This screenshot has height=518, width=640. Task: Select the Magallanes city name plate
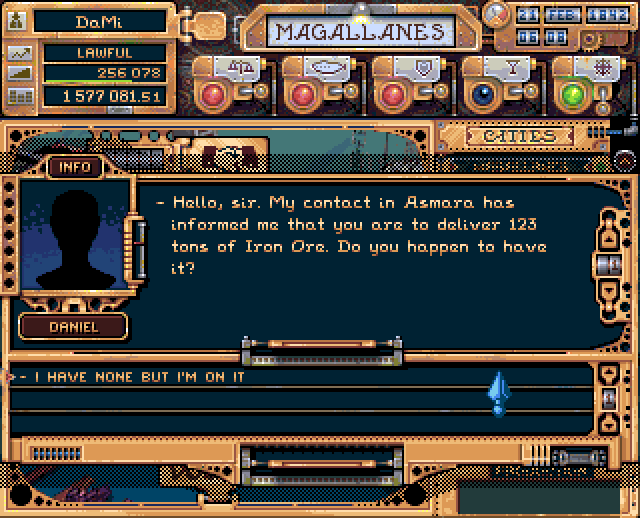coord(360,32)
